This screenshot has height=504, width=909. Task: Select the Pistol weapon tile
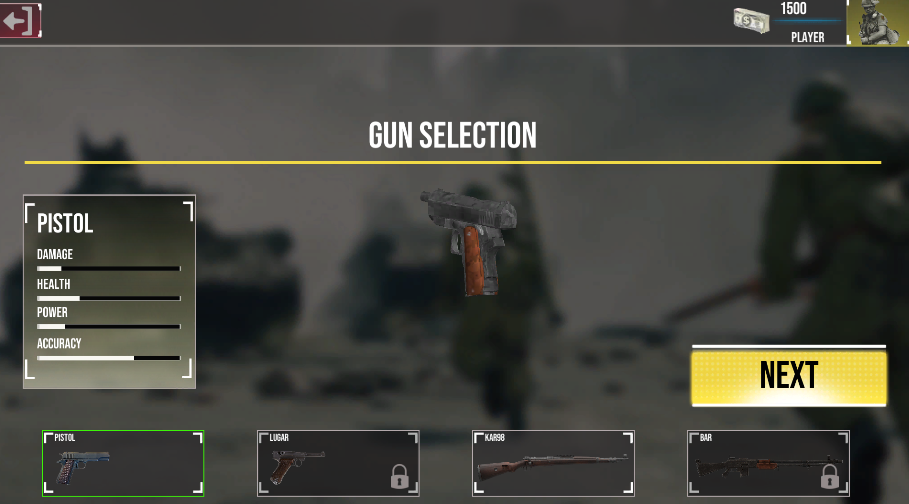click(123, 464)
